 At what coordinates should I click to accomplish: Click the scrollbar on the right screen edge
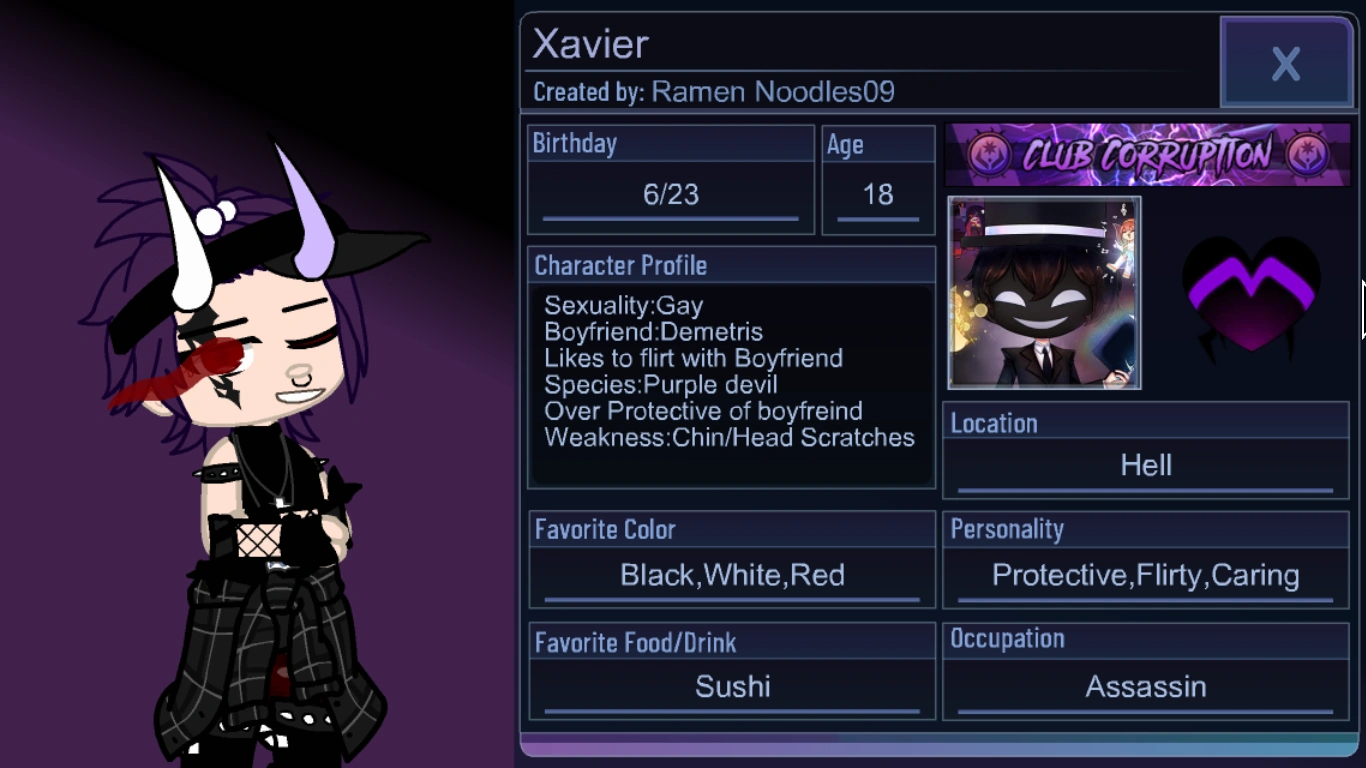coord(1362,310)
